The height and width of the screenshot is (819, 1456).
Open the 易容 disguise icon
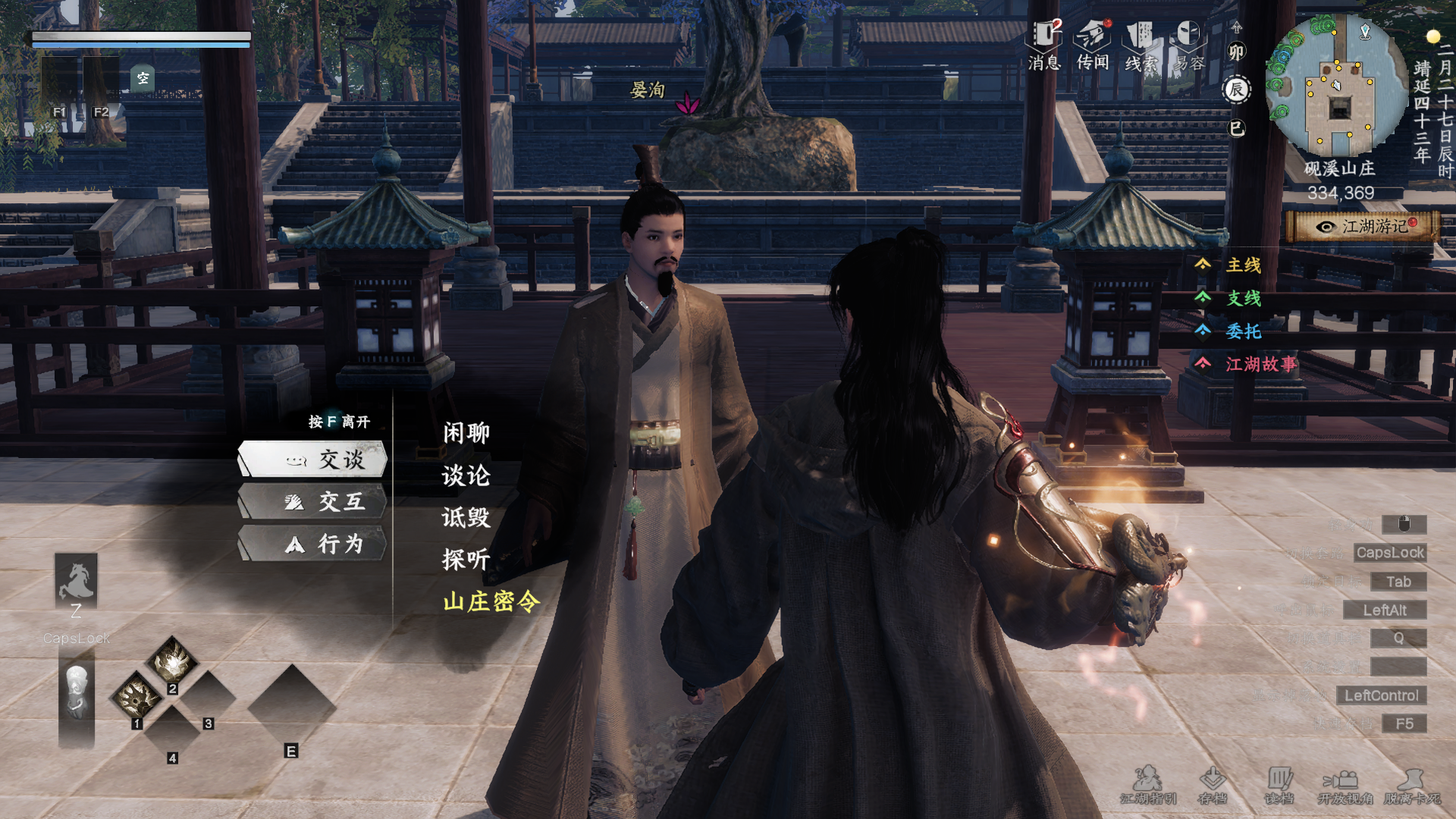pos(1189,45)
